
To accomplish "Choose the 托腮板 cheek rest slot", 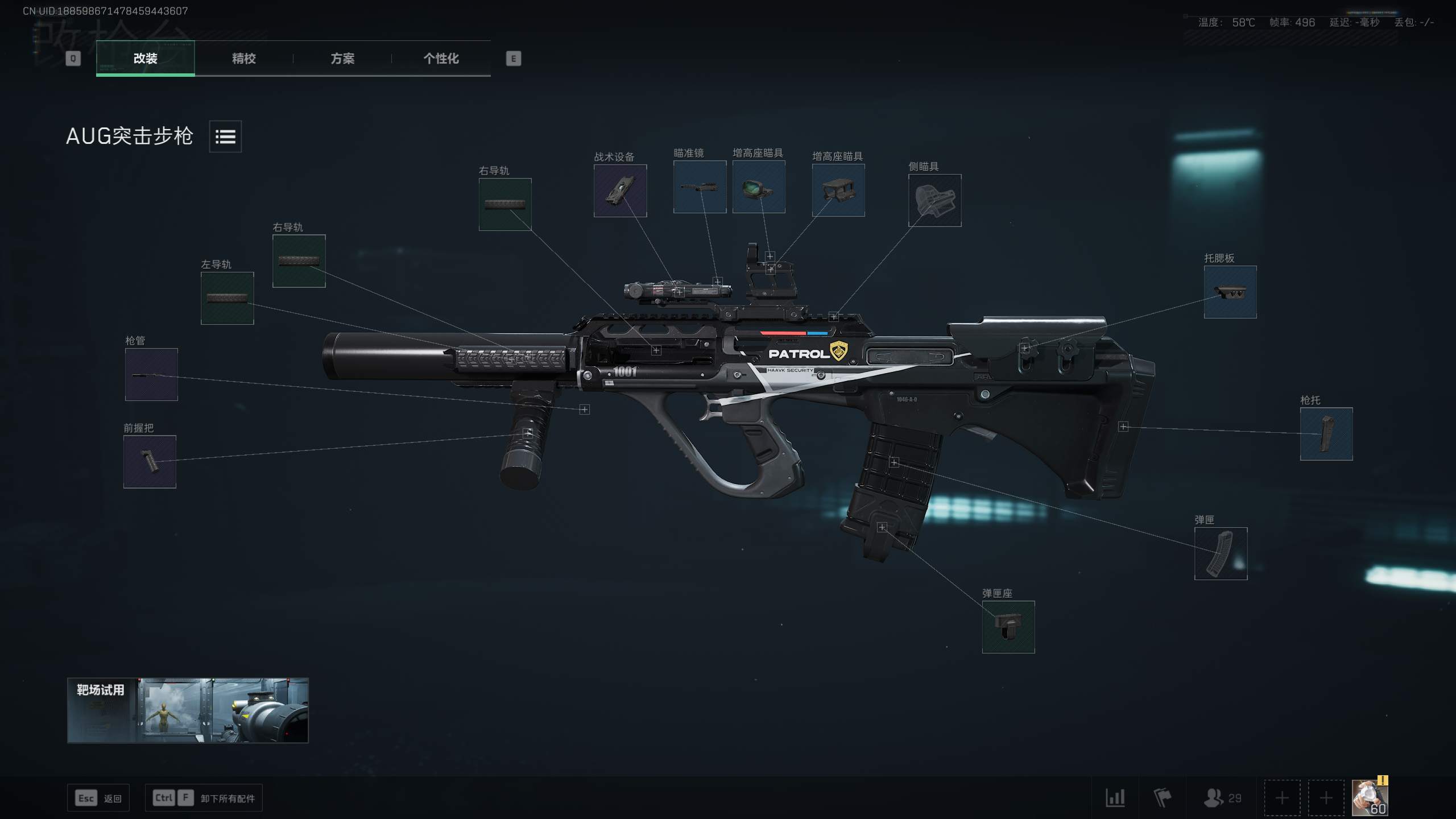I will [x=1230, y=292].
